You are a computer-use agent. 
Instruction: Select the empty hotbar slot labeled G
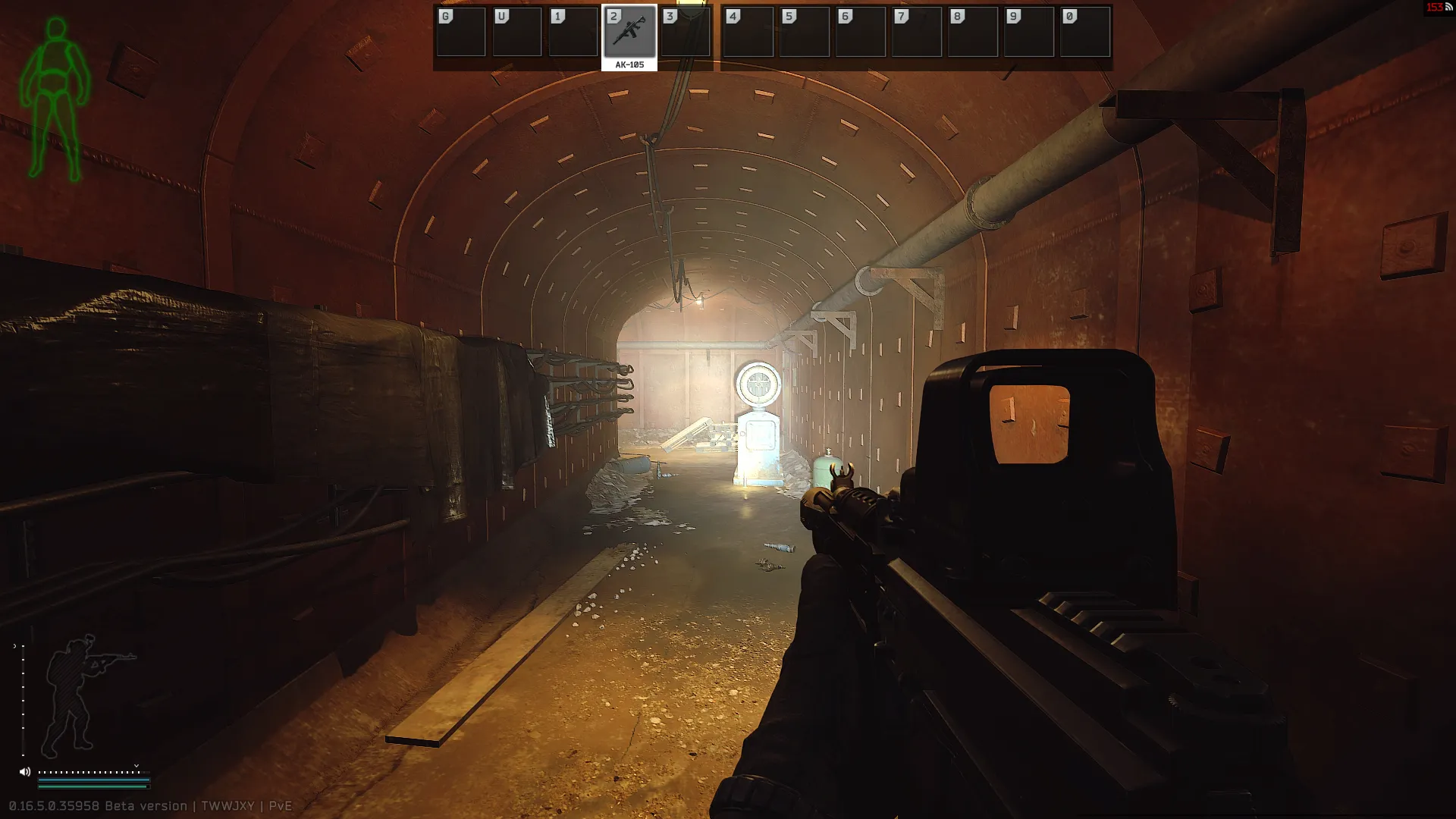[x=461, y=33]
